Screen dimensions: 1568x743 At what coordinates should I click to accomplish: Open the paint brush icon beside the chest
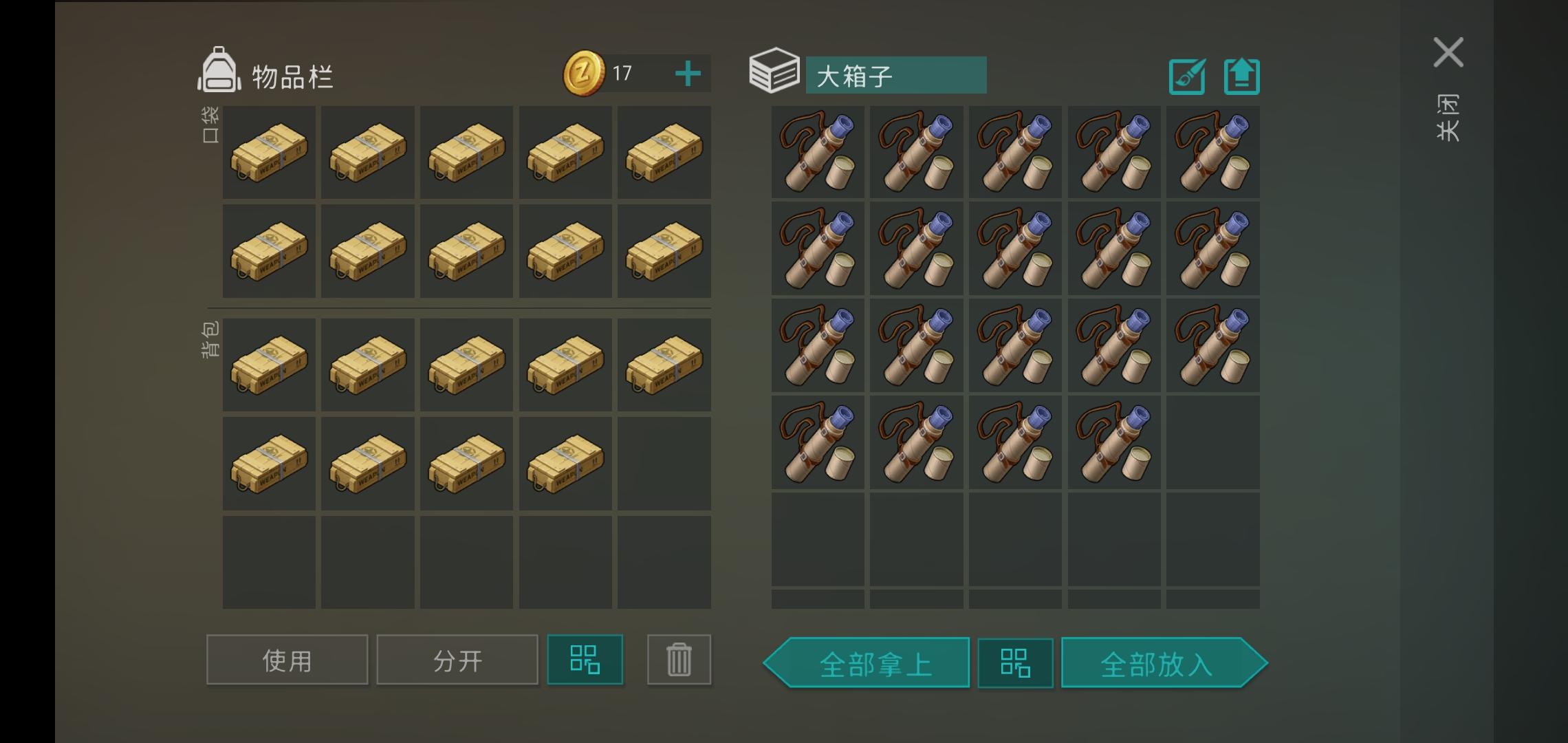(1186, 76)
